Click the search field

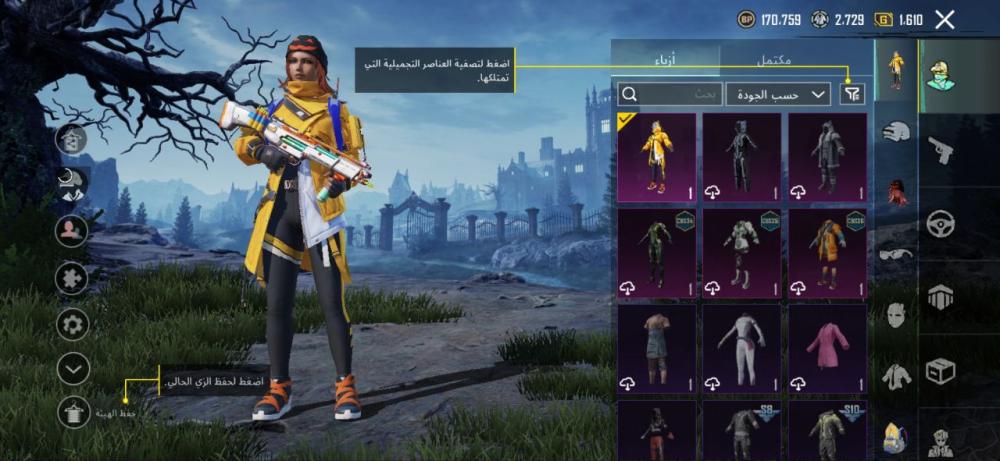(x=670, y=94)
